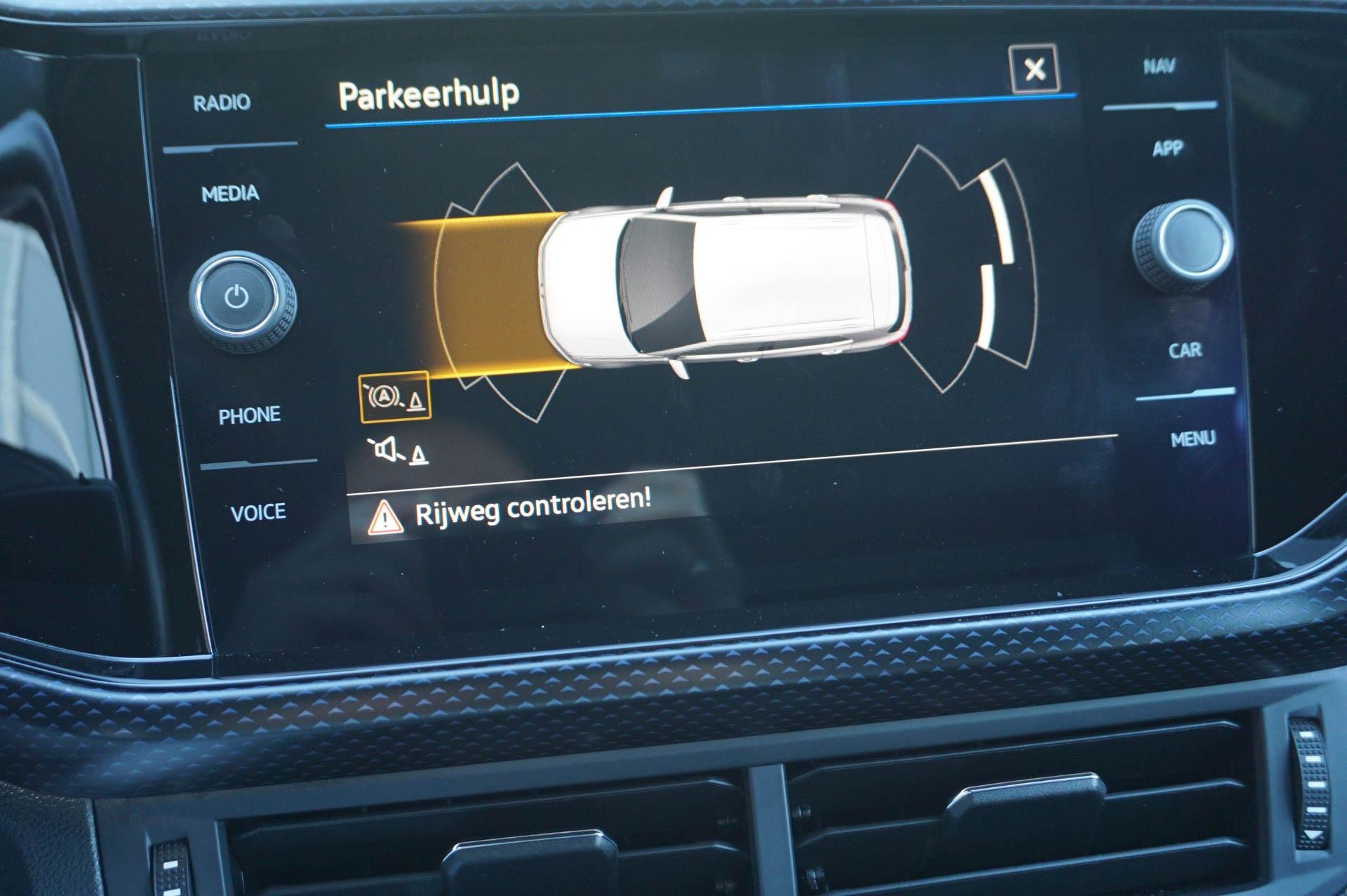Open the main MENU

[1193, 440]
